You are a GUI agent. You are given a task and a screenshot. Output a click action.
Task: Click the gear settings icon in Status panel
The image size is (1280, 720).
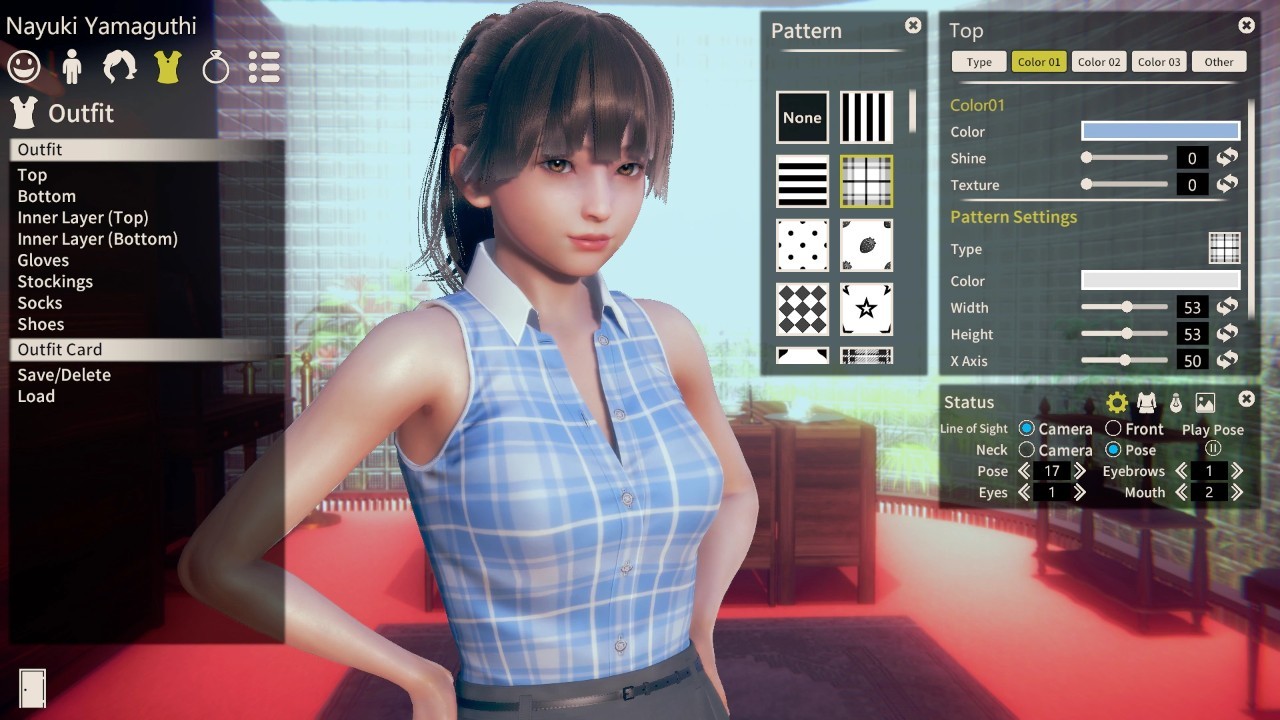[x=1117, y=401]
